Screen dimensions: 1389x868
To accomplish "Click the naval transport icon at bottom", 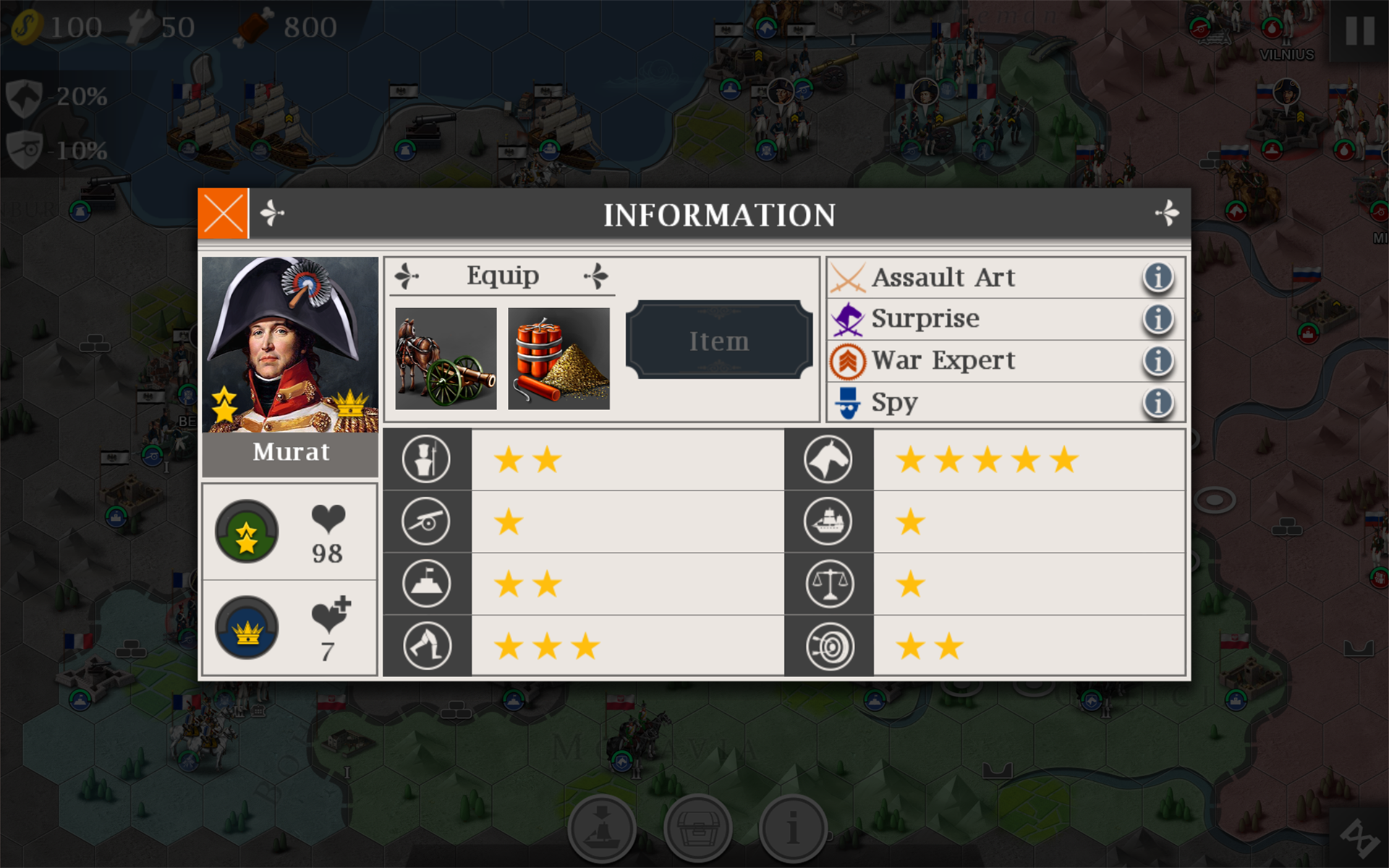I will tap(601, 829).
